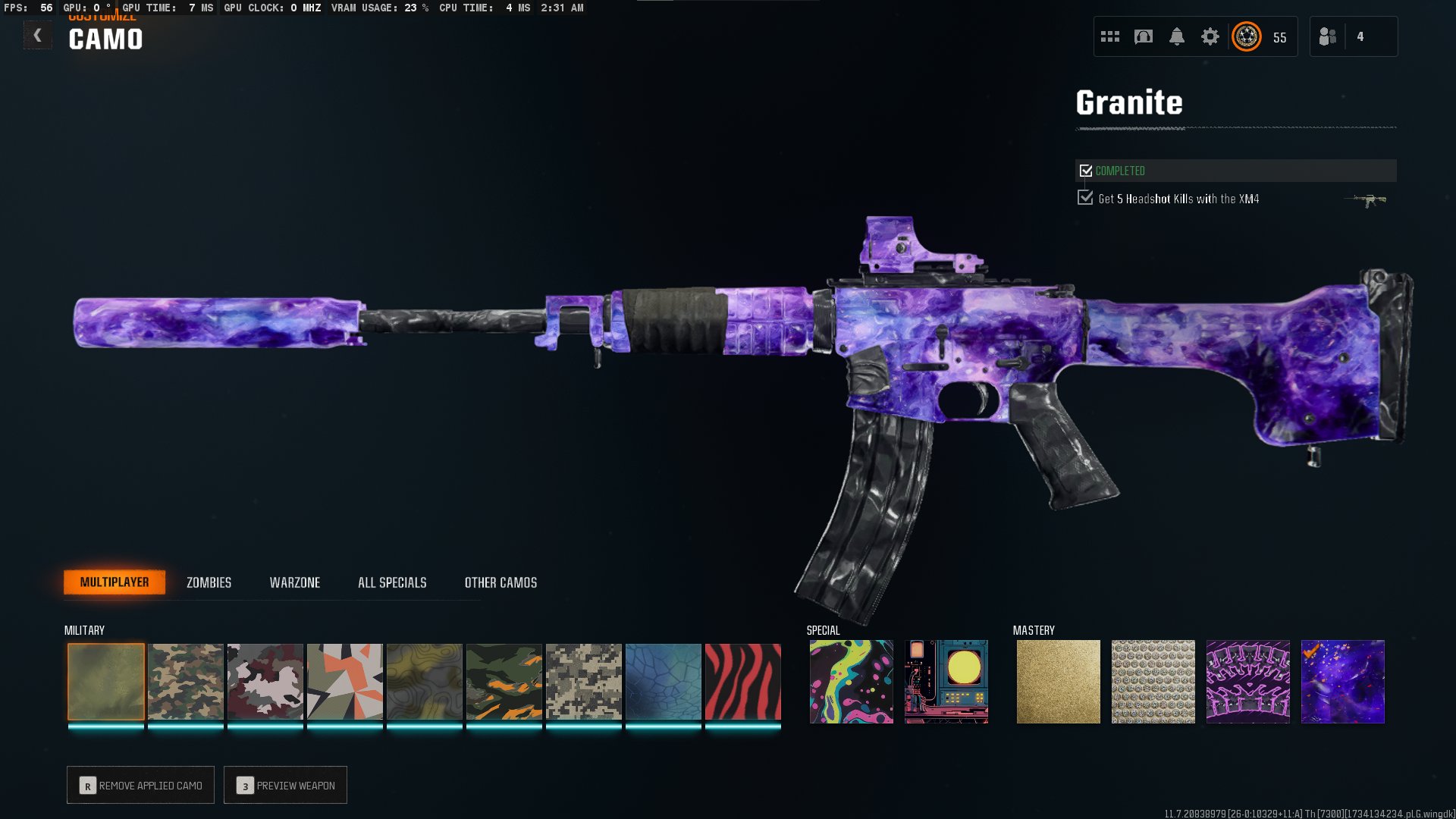1456x819 pixels.
Task: Show the All Specials tab
Action: [392, 582]
